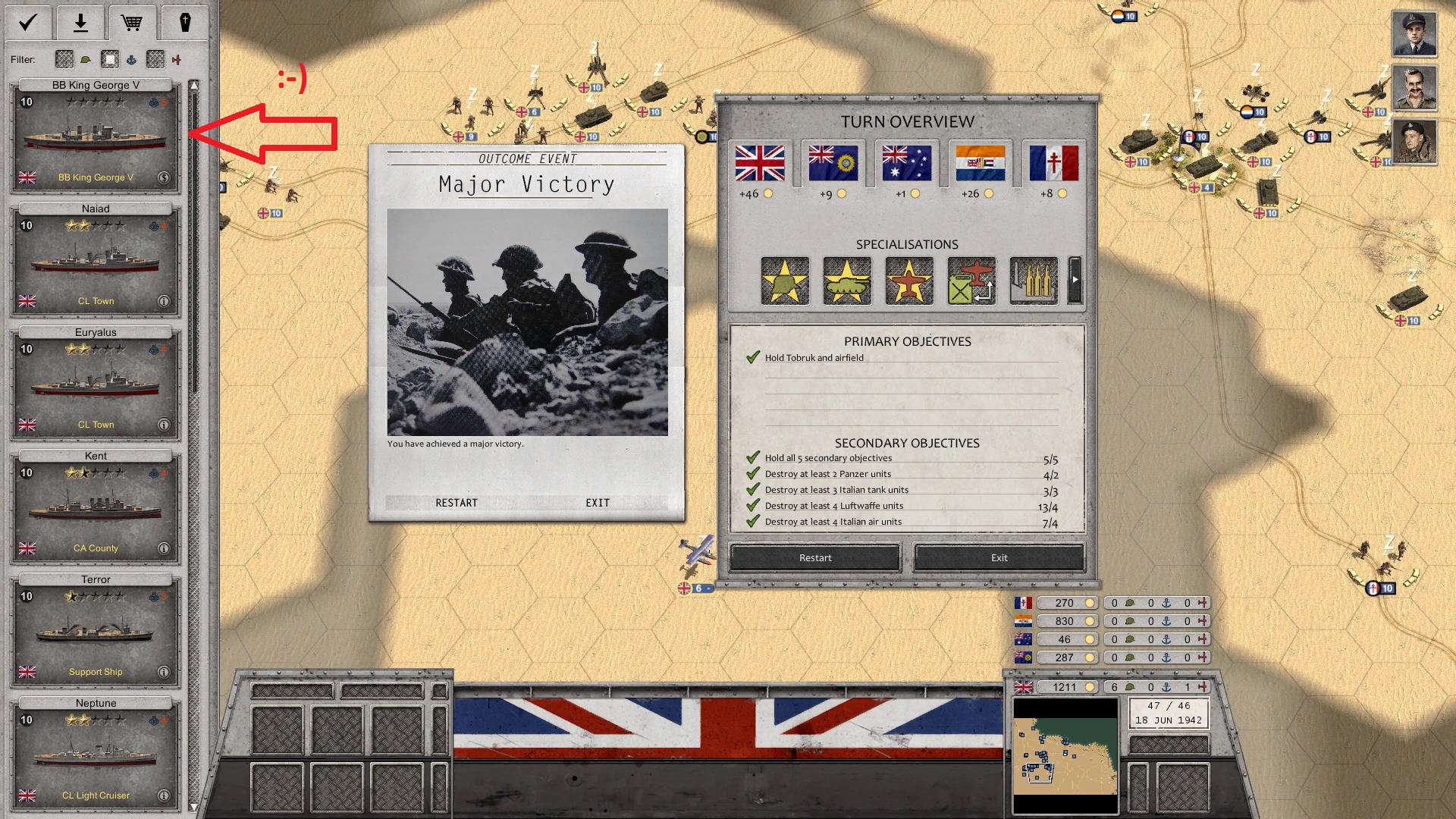
Task: Click the reinforcements download tab icon
Action: (80, 23)
